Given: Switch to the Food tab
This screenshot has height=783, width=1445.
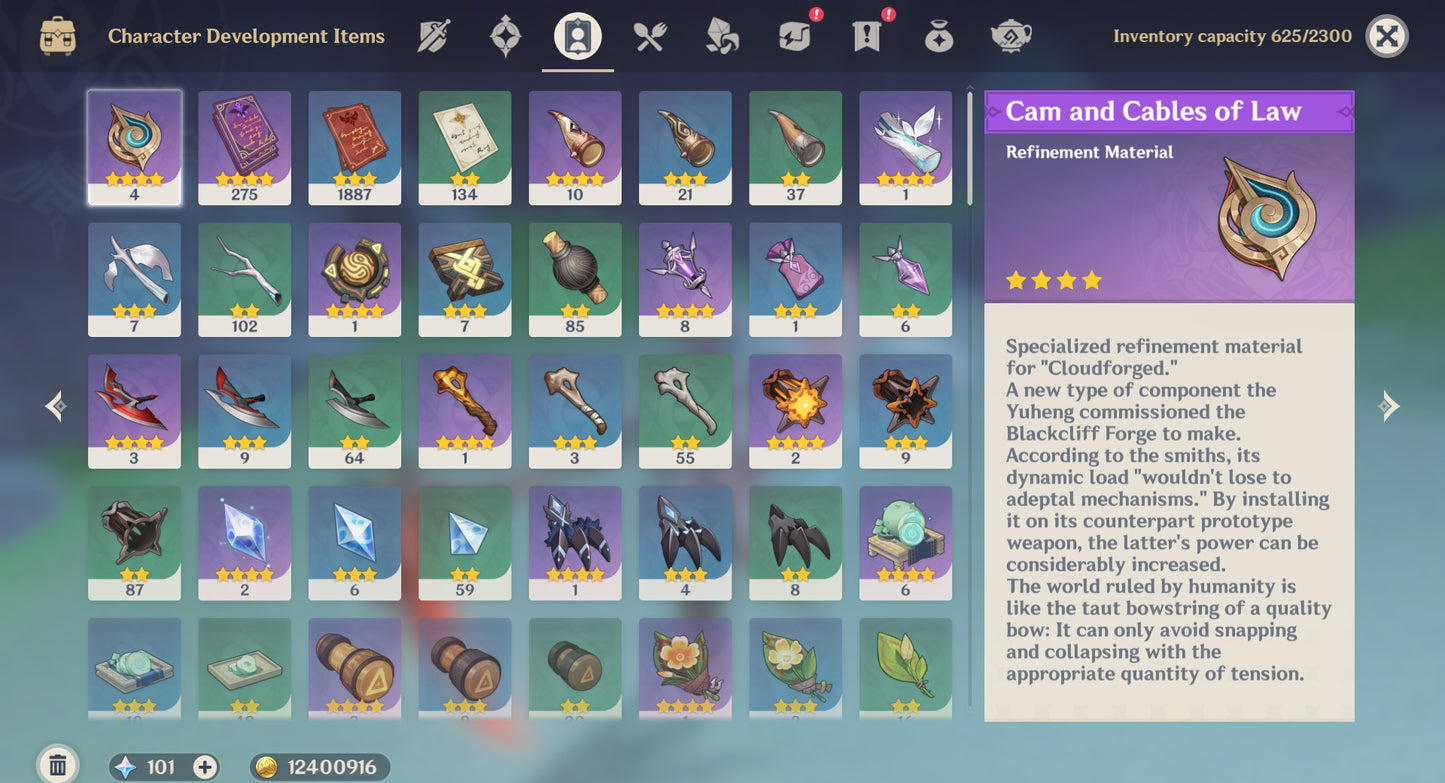Looking at the screenshot, I should tap(650, 37).
